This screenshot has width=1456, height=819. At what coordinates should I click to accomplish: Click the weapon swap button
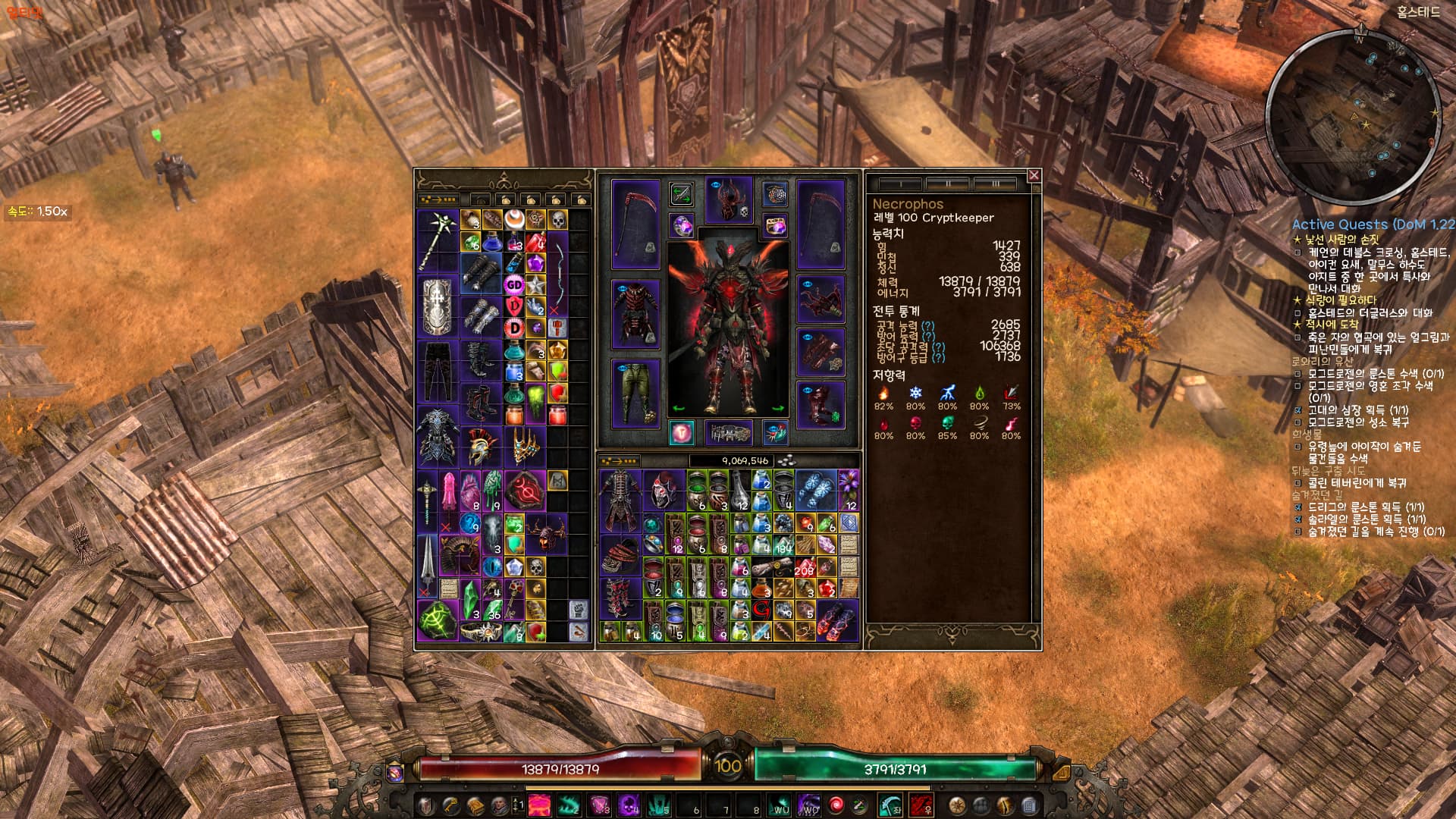(681, 194)
